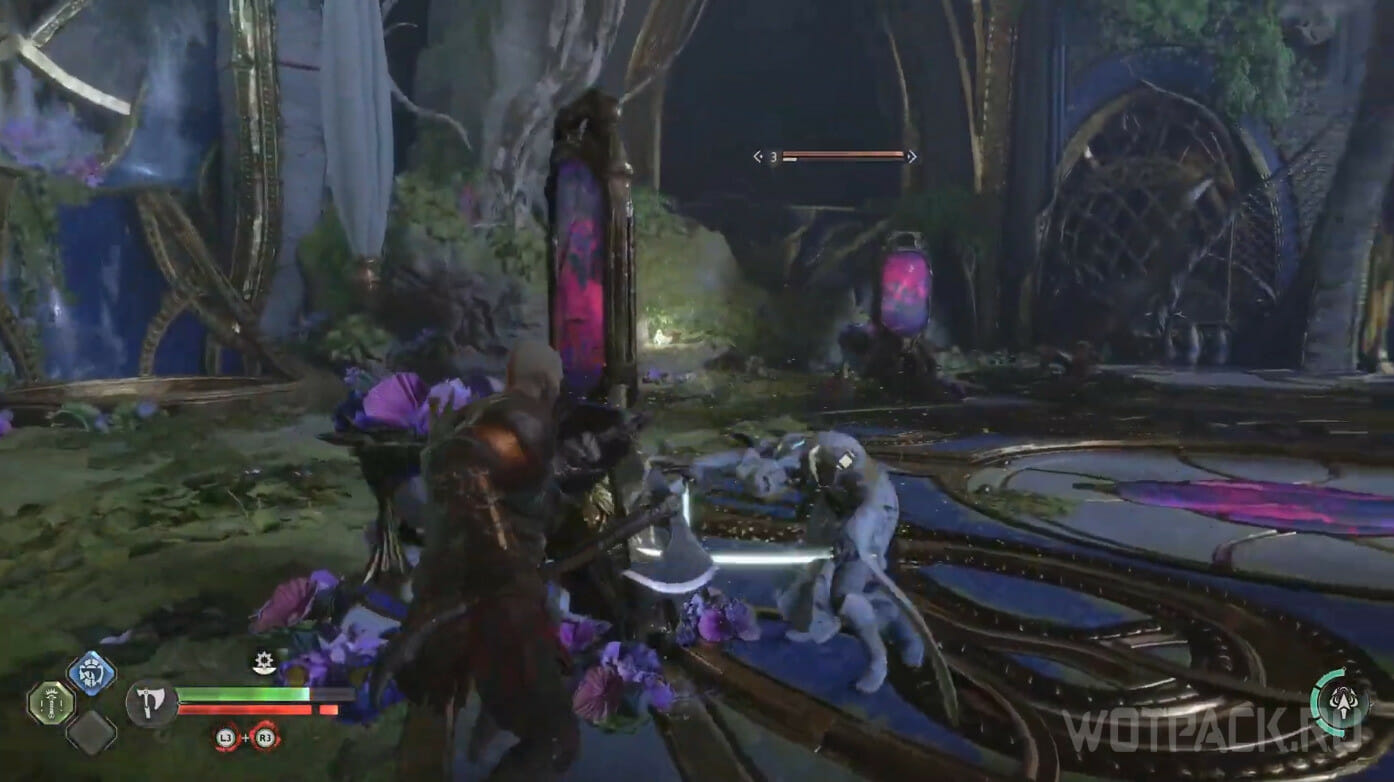Use the spiked sun relic icon
Screen dimensions: 1394x782
click(264, 662)
